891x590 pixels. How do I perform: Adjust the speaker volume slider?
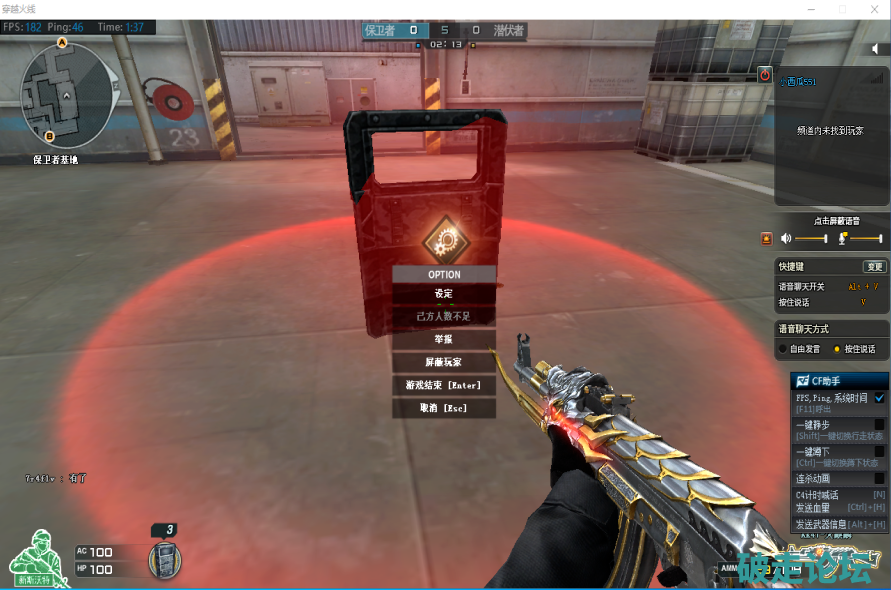pyautogui.click(x=811, y=238)
